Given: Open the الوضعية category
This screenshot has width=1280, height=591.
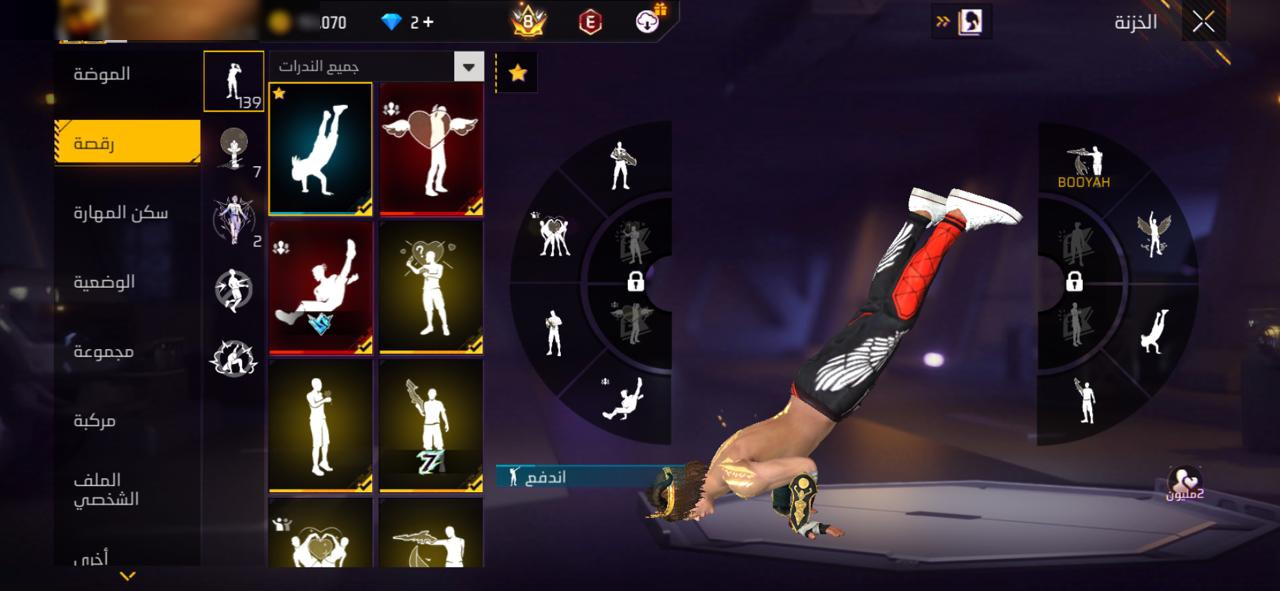Looking at the screenshot, I should pyautogui.click(x=104, y=282).
